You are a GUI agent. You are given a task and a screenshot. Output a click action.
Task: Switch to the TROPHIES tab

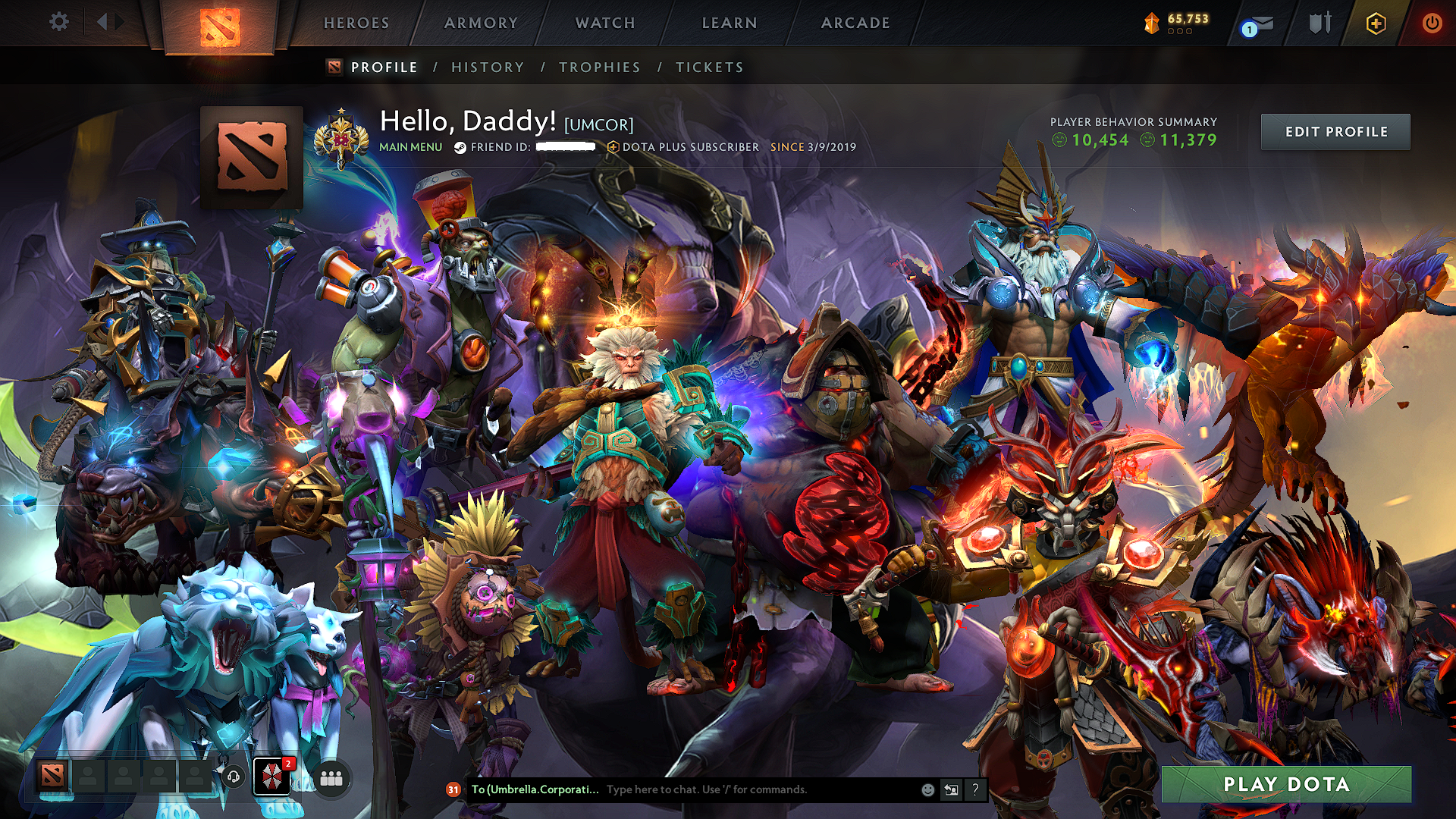click(x=600, y=67)
